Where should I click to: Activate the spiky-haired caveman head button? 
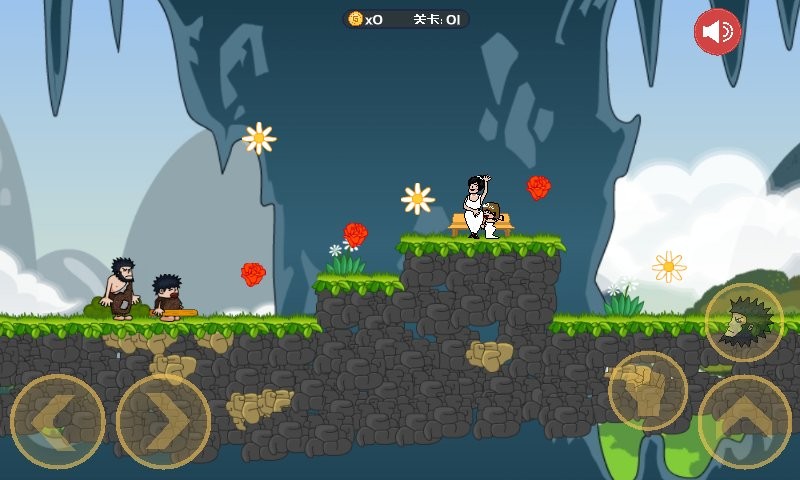(744, 323)
